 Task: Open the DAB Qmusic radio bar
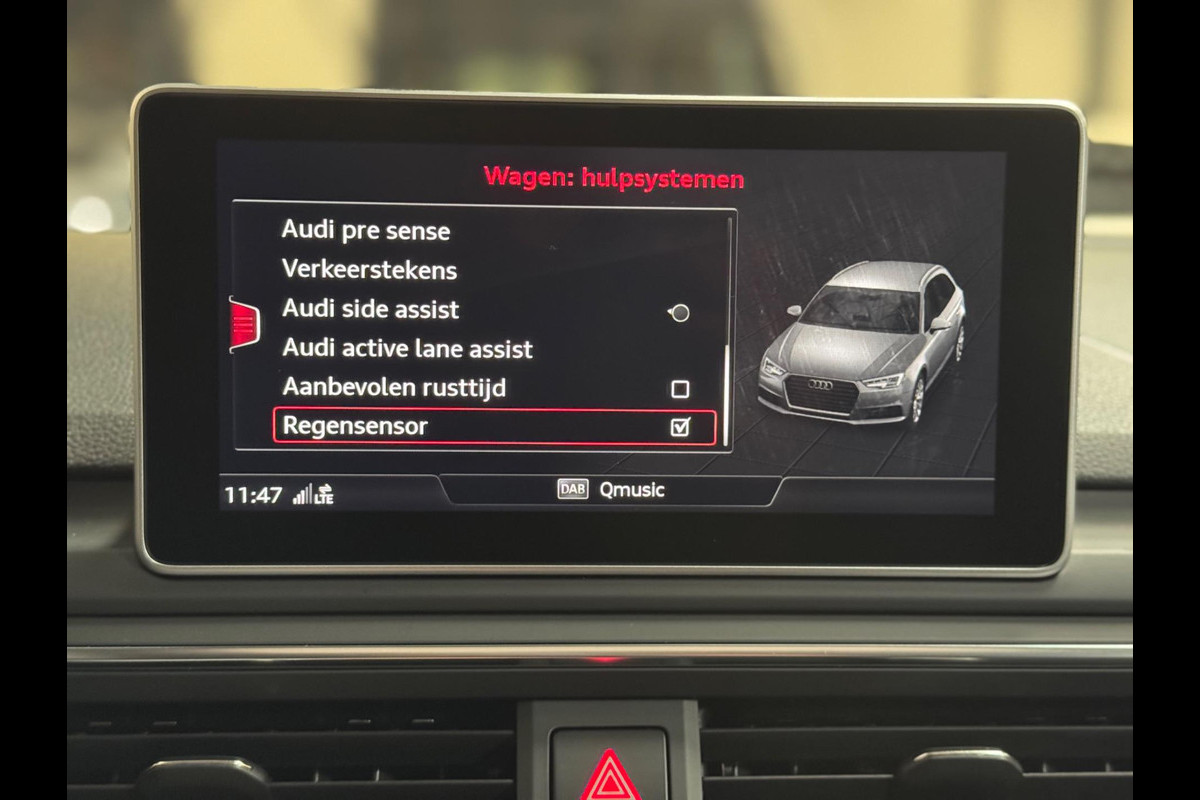coord(610,490)
